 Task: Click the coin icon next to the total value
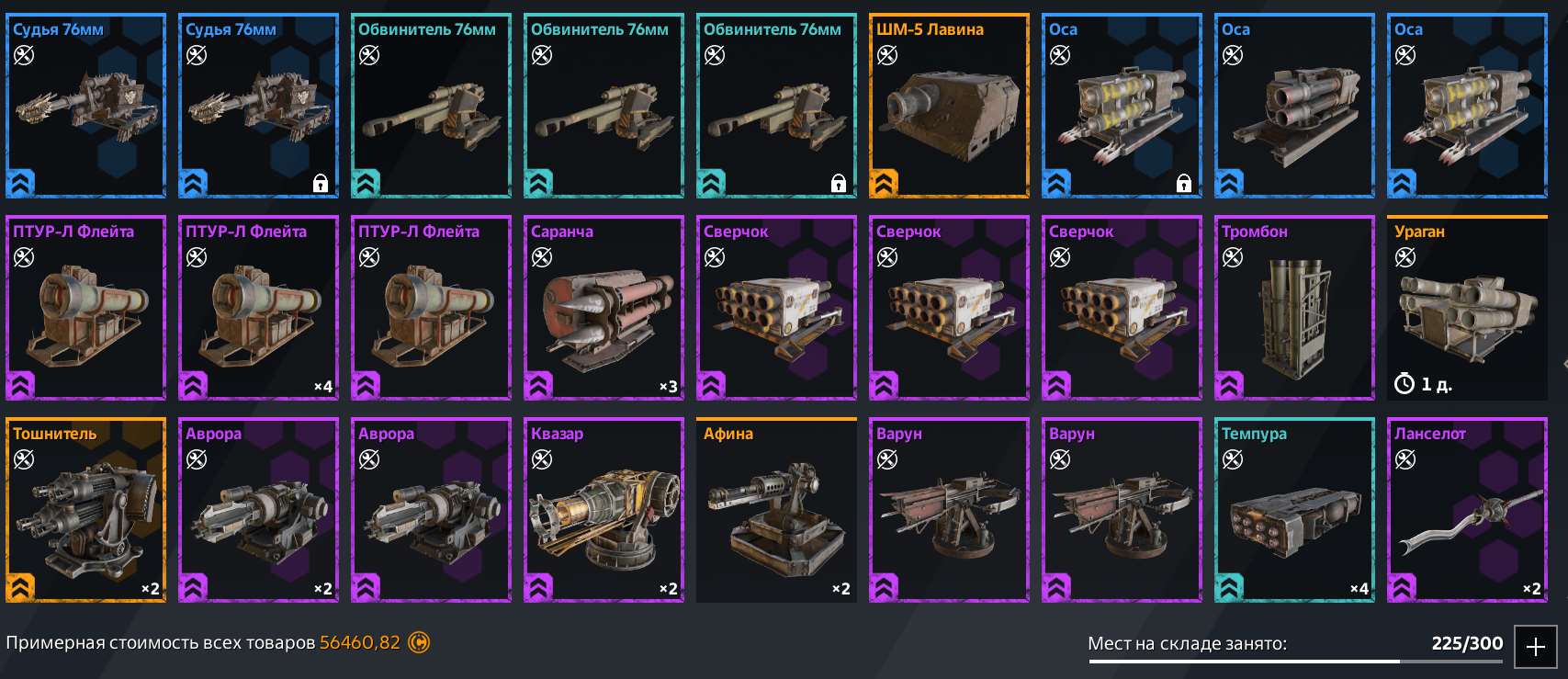coord(421,642)
